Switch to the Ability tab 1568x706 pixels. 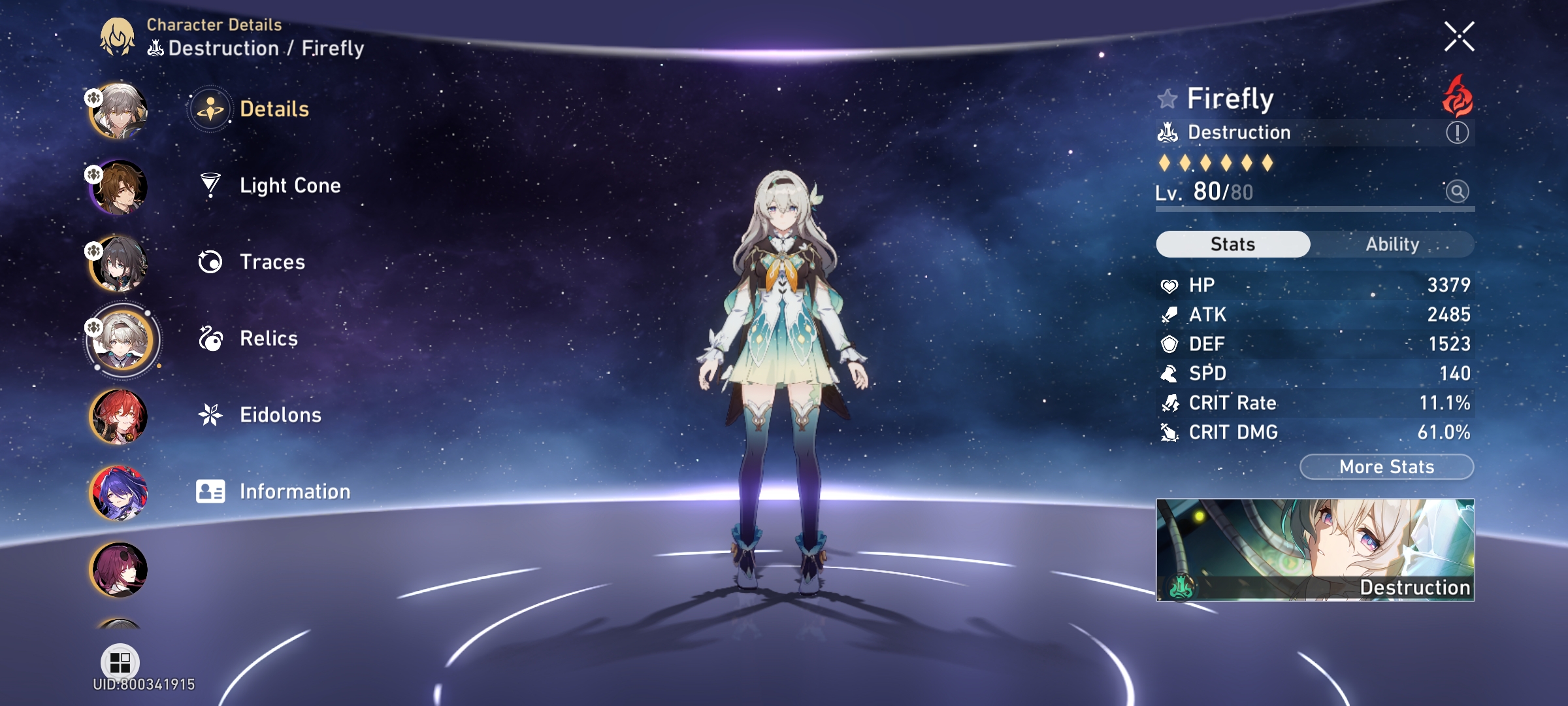click(1392, 244)
